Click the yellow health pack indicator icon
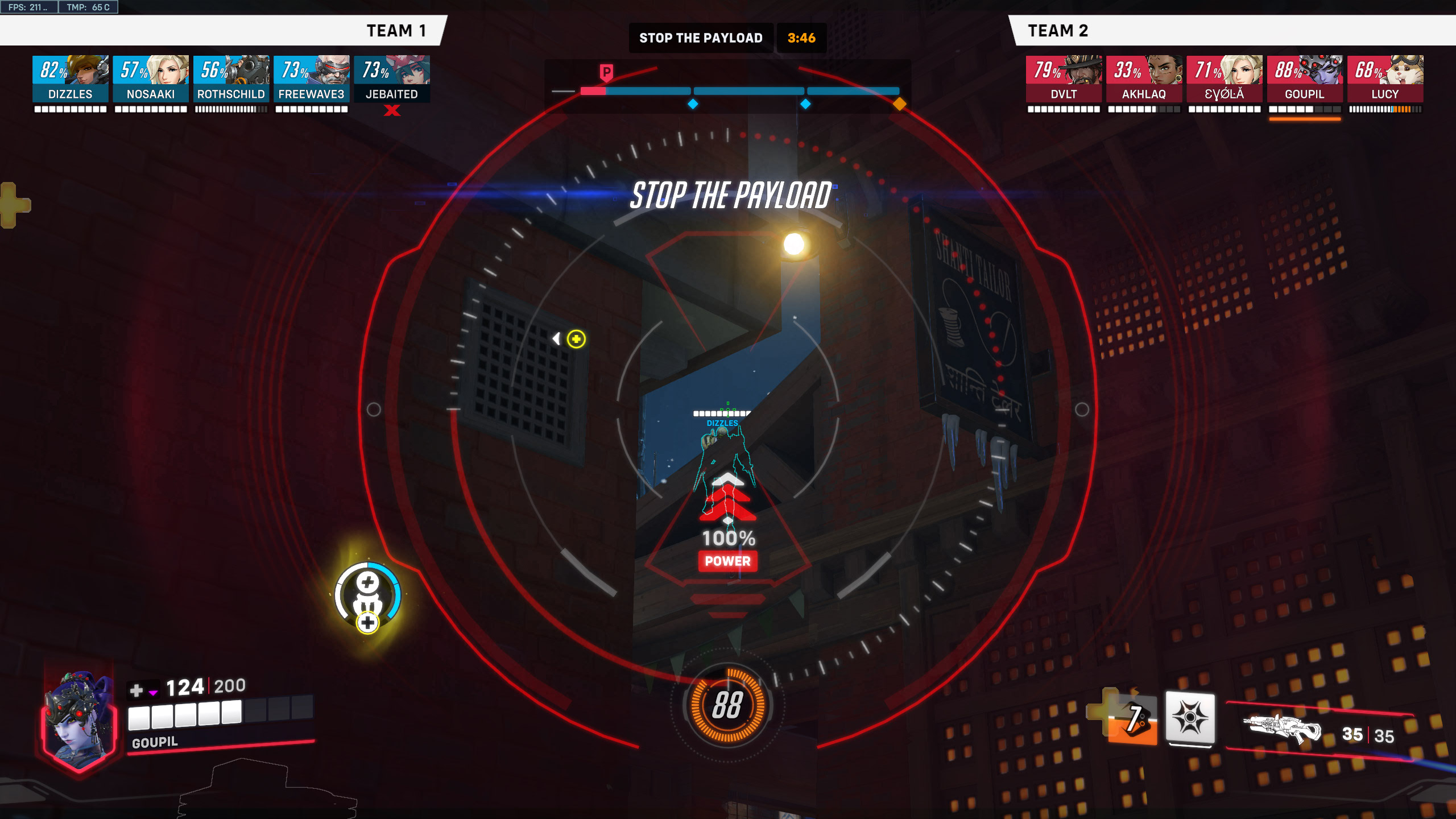The height and width of the screenshot is (819, 1456). [576, 338]
